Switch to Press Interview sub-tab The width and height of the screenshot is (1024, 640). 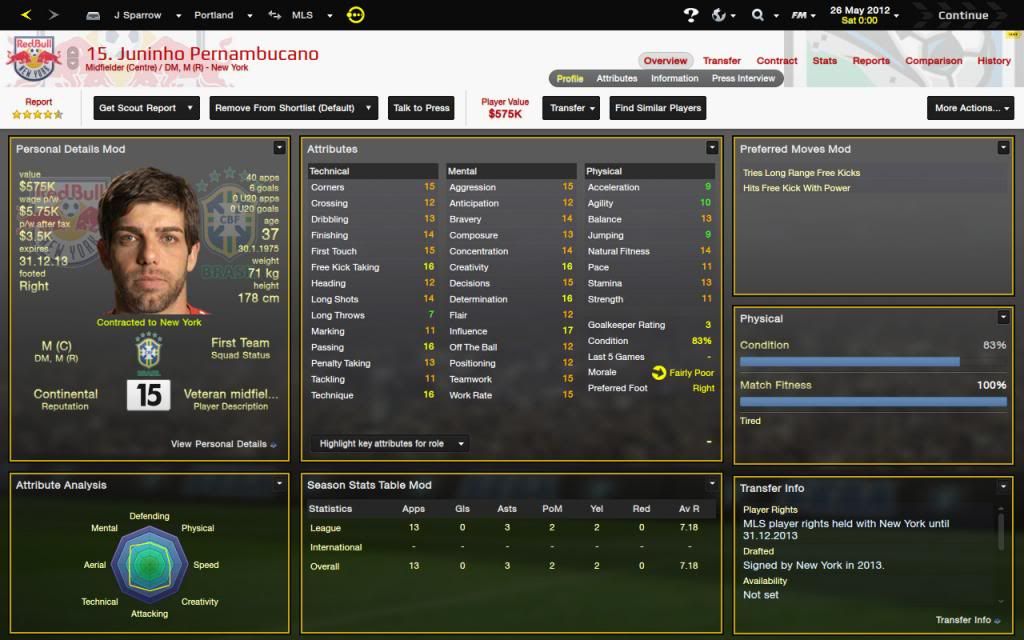tap(743, 78)
